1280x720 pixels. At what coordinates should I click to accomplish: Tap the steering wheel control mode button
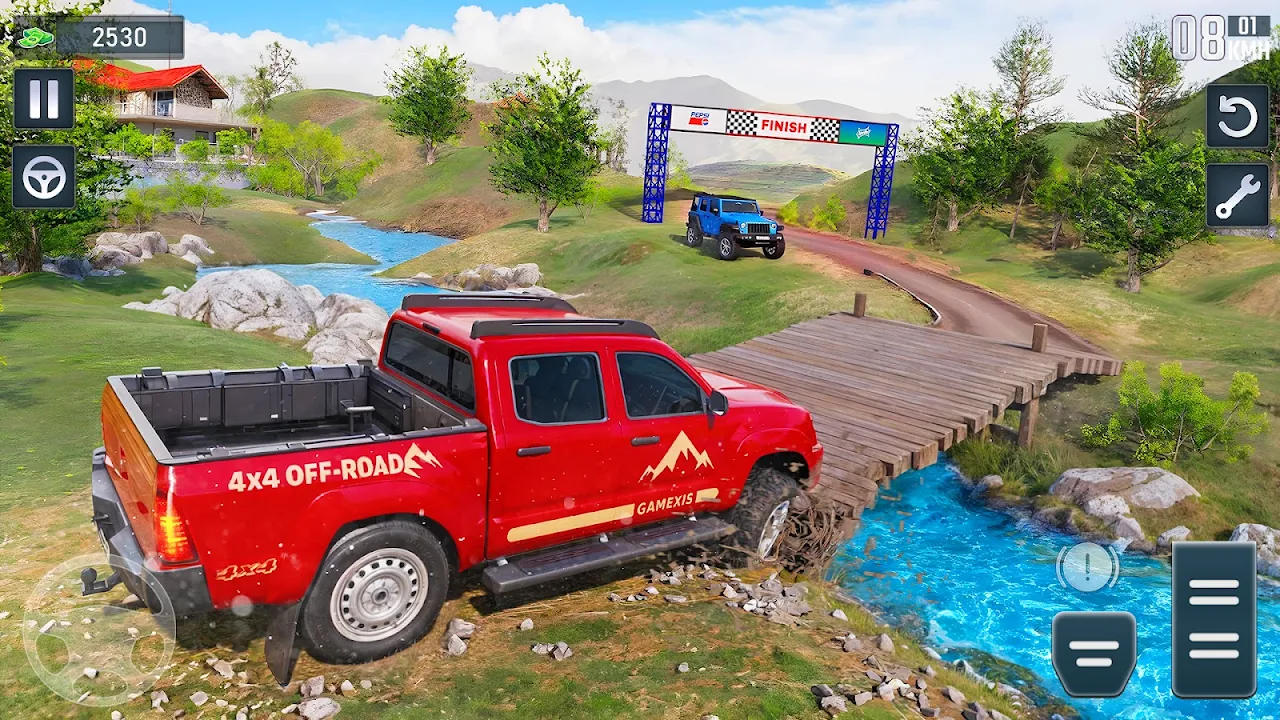pos(43,177)
